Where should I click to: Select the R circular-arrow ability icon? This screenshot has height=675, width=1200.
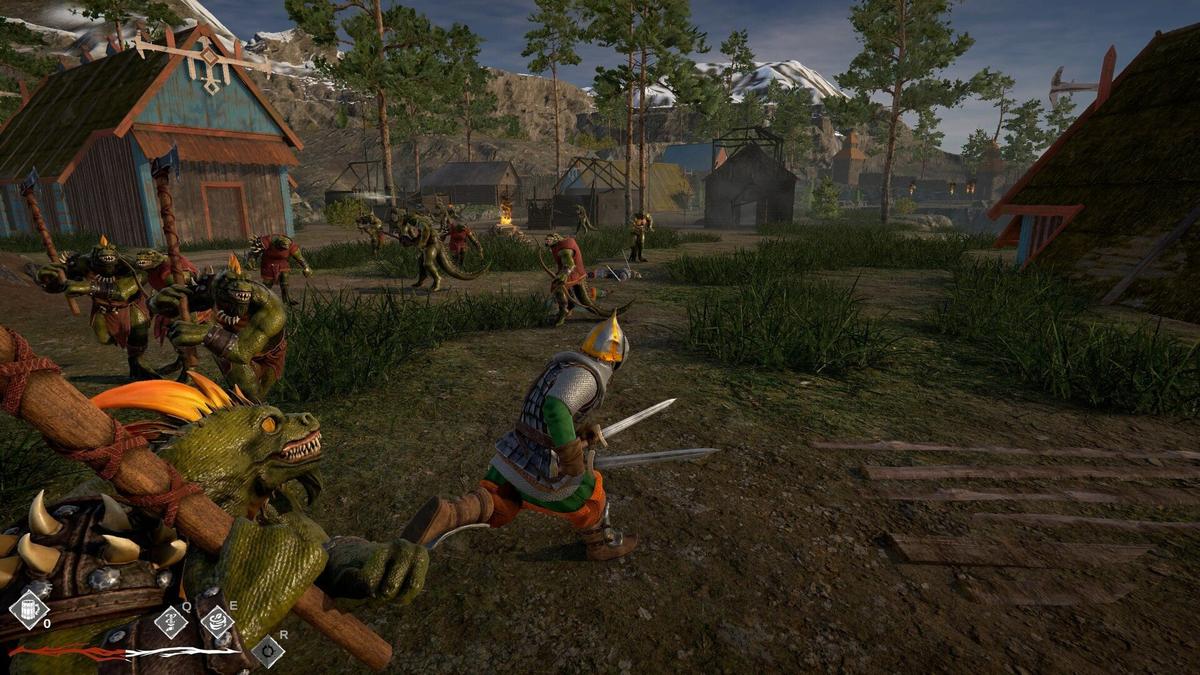[267, 651]
